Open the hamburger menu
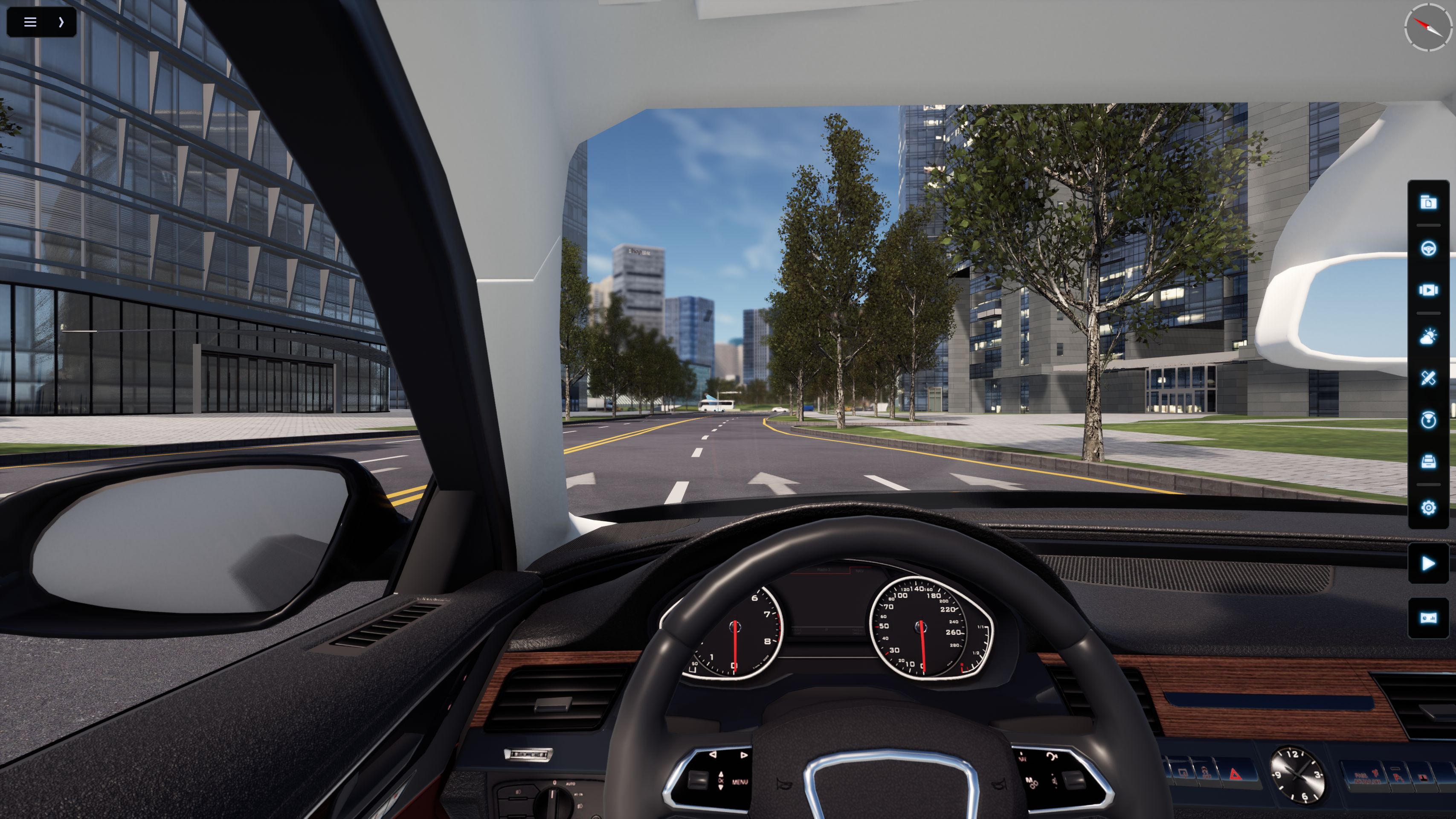1456x819 pixels. point(30,22)
